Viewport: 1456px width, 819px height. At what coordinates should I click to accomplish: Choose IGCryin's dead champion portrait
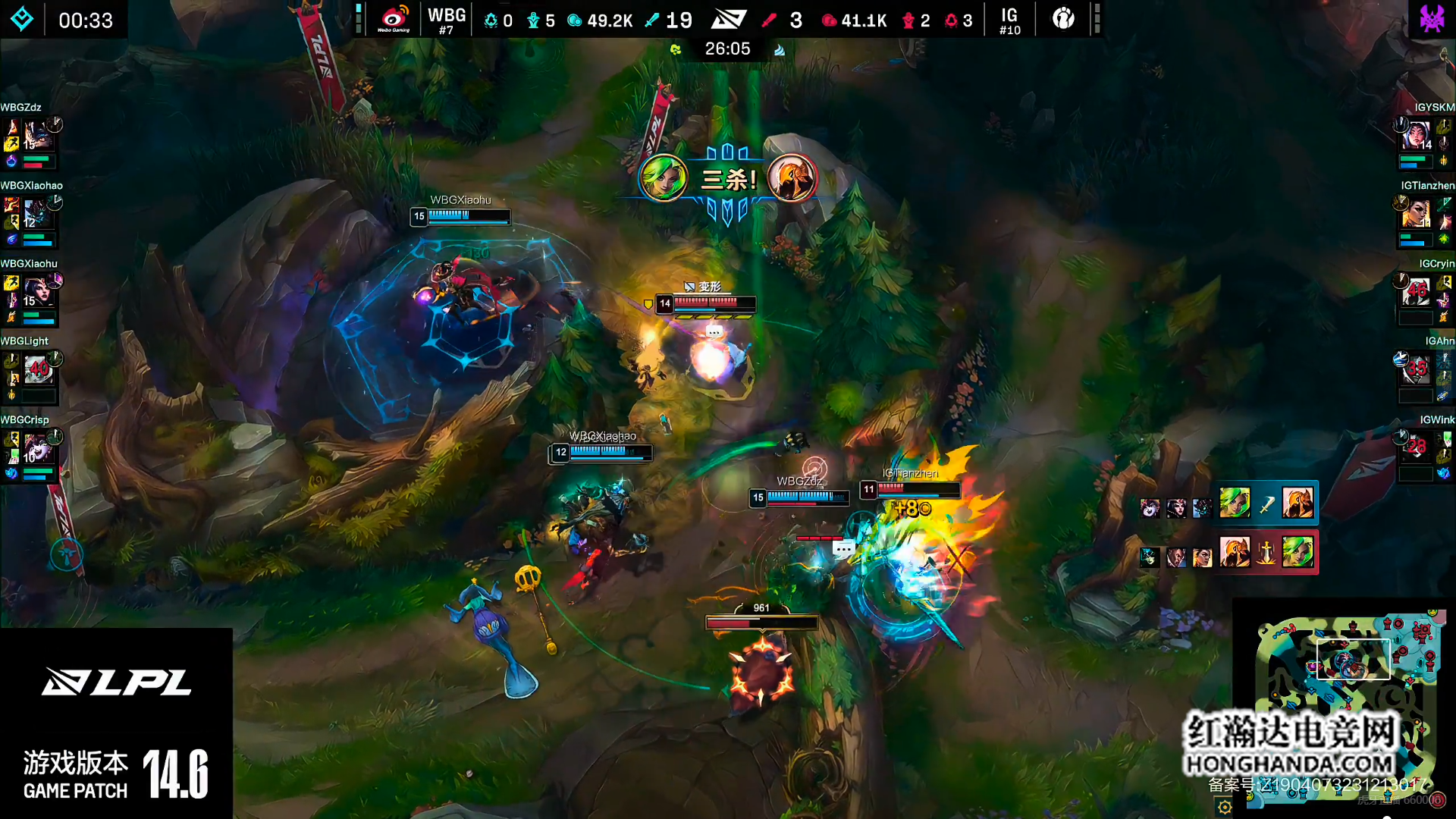(x=1416, y=293)
